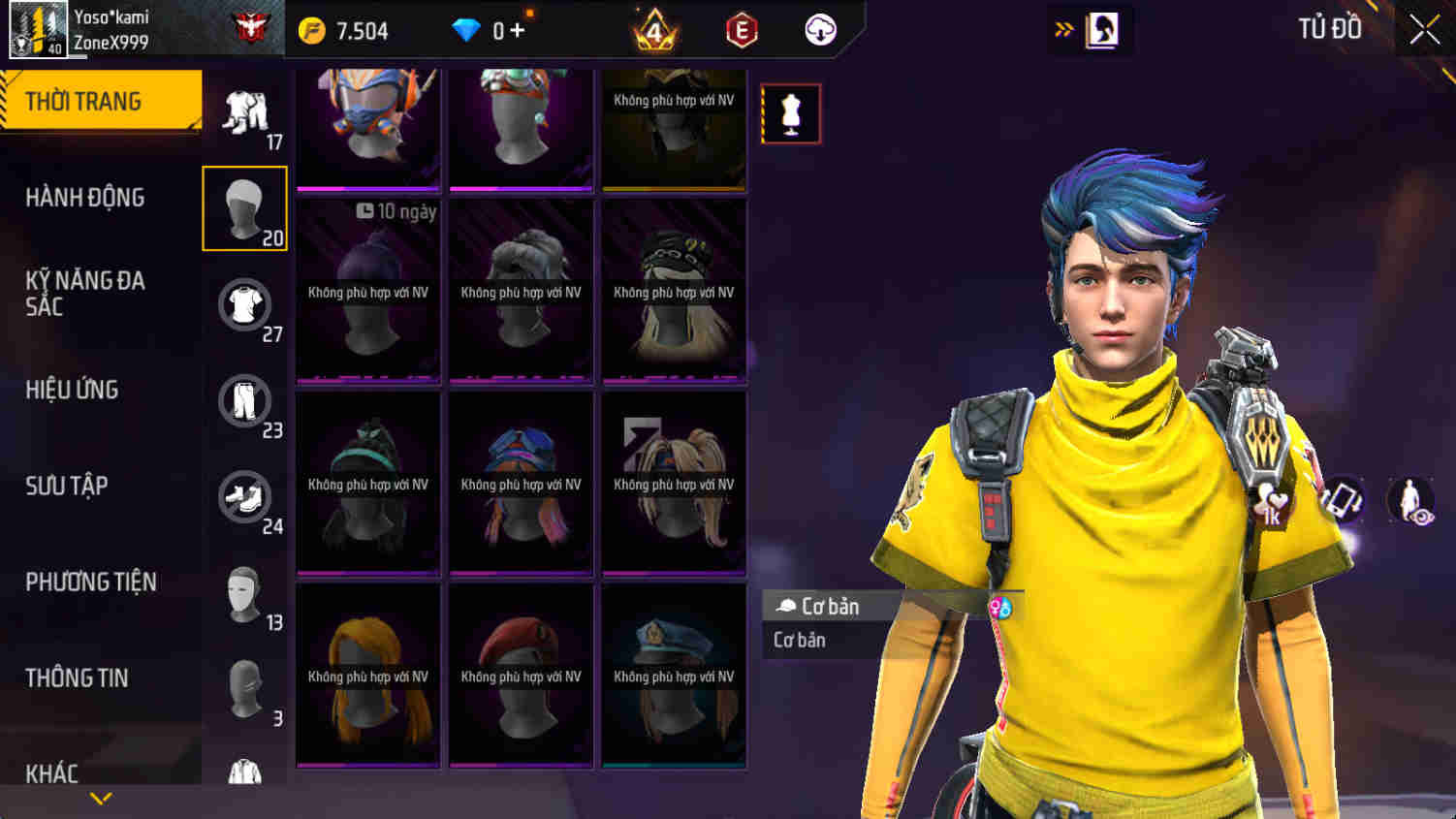Open the SƯU TẬP tab
This screenshot has height=819, width=1456.
coord(66,487)
